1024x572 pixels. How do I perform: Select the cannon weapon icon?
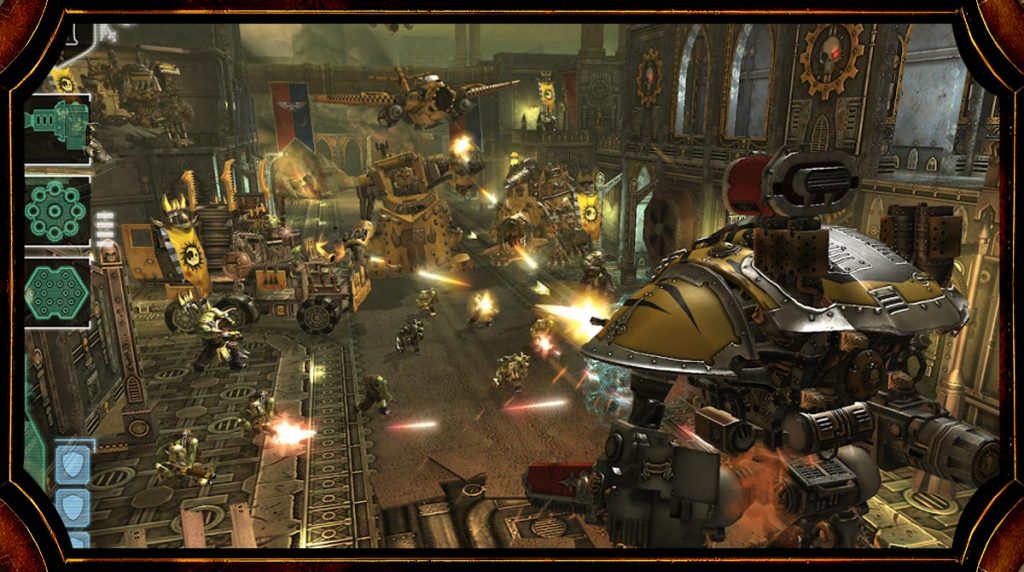56,124
